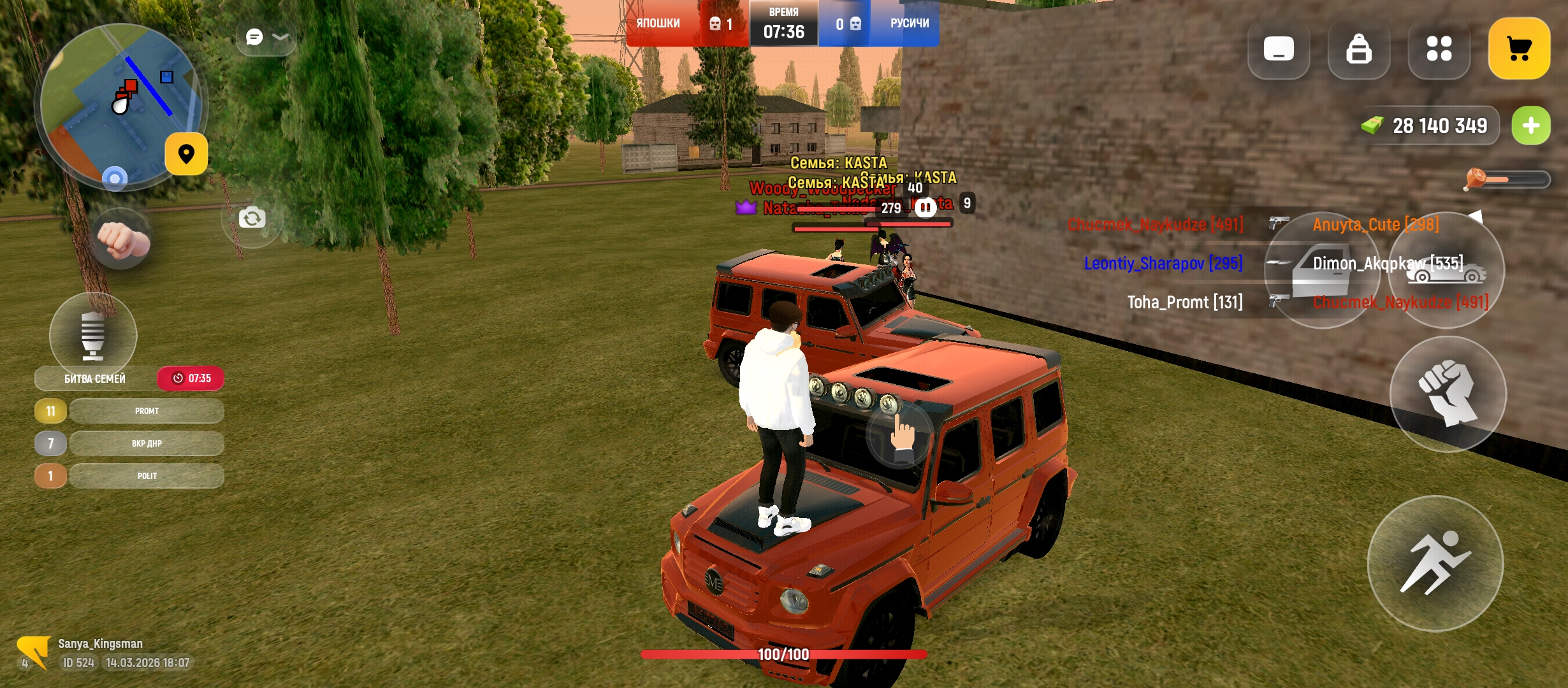Tap the white sports car icon button
Screen dimensions: 1568x688
(x=1447, y=271)
